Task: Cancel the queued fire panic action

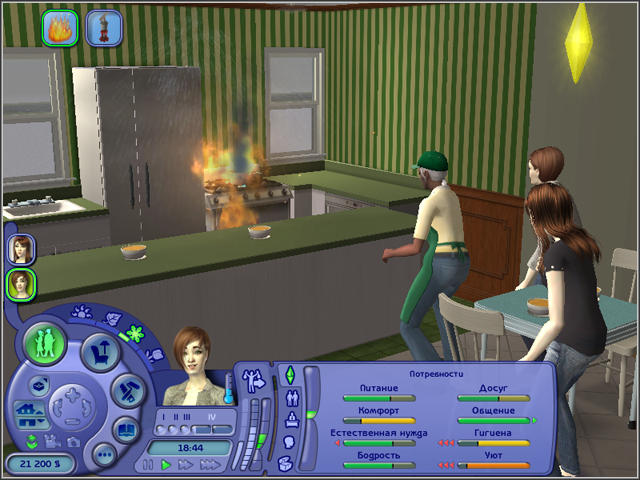Action: [x=60, y=27]
